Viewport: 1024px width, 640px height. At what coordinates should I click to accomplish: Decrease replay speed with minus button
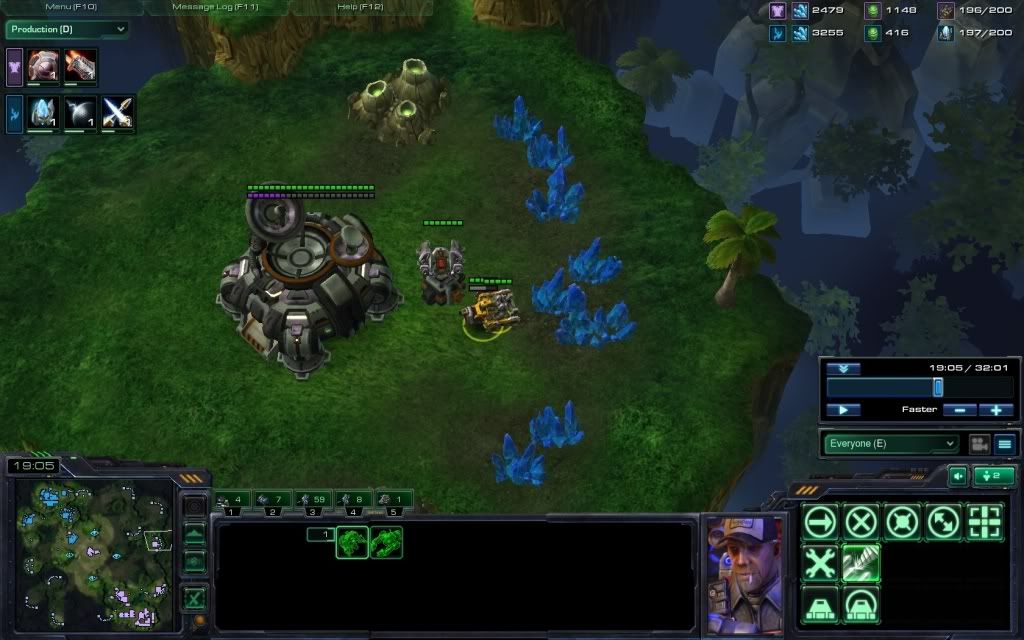coord(960,410)
